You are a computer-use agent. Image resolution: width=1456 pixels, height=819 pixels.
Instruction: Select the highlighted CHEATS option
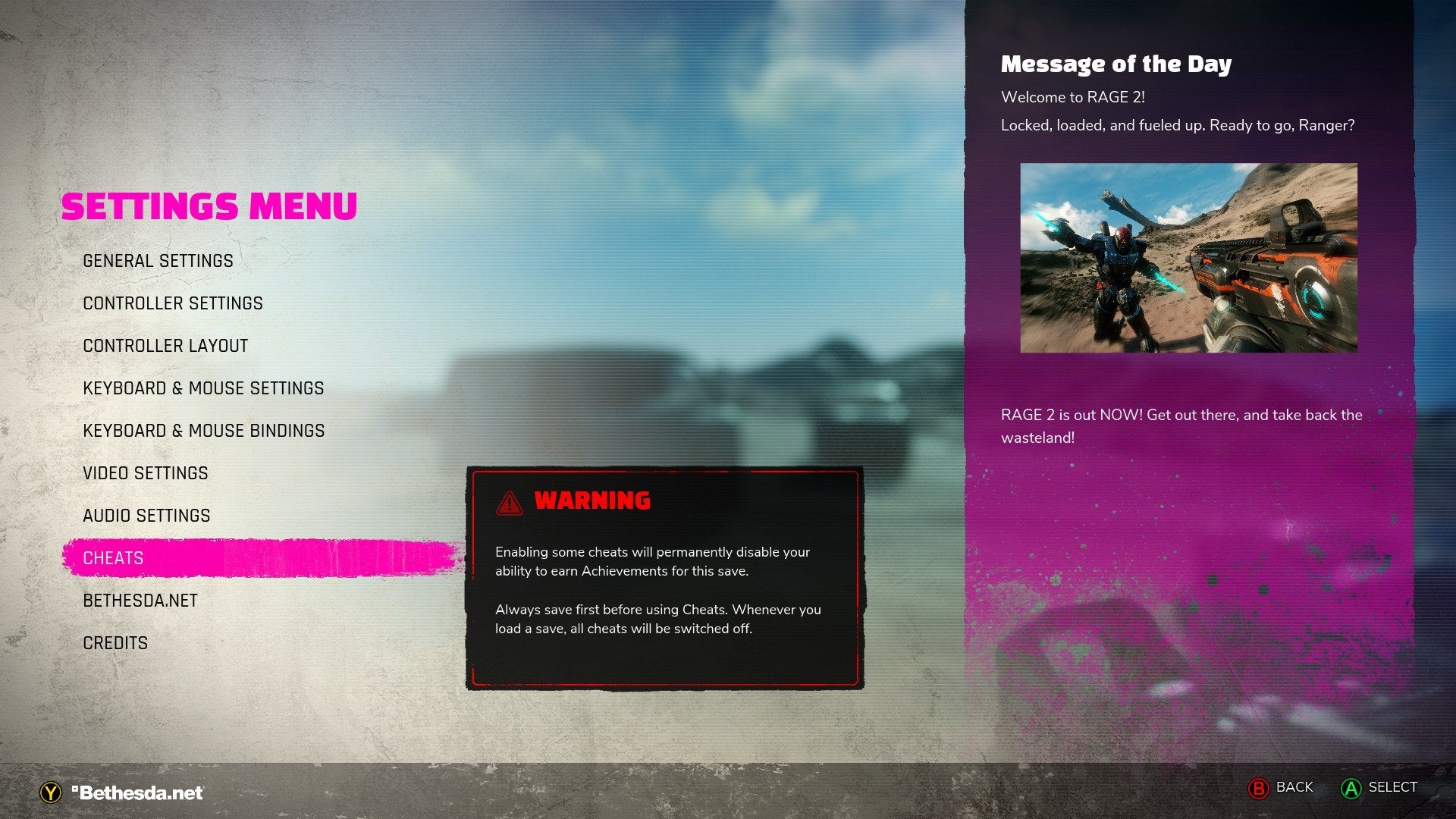112,557
